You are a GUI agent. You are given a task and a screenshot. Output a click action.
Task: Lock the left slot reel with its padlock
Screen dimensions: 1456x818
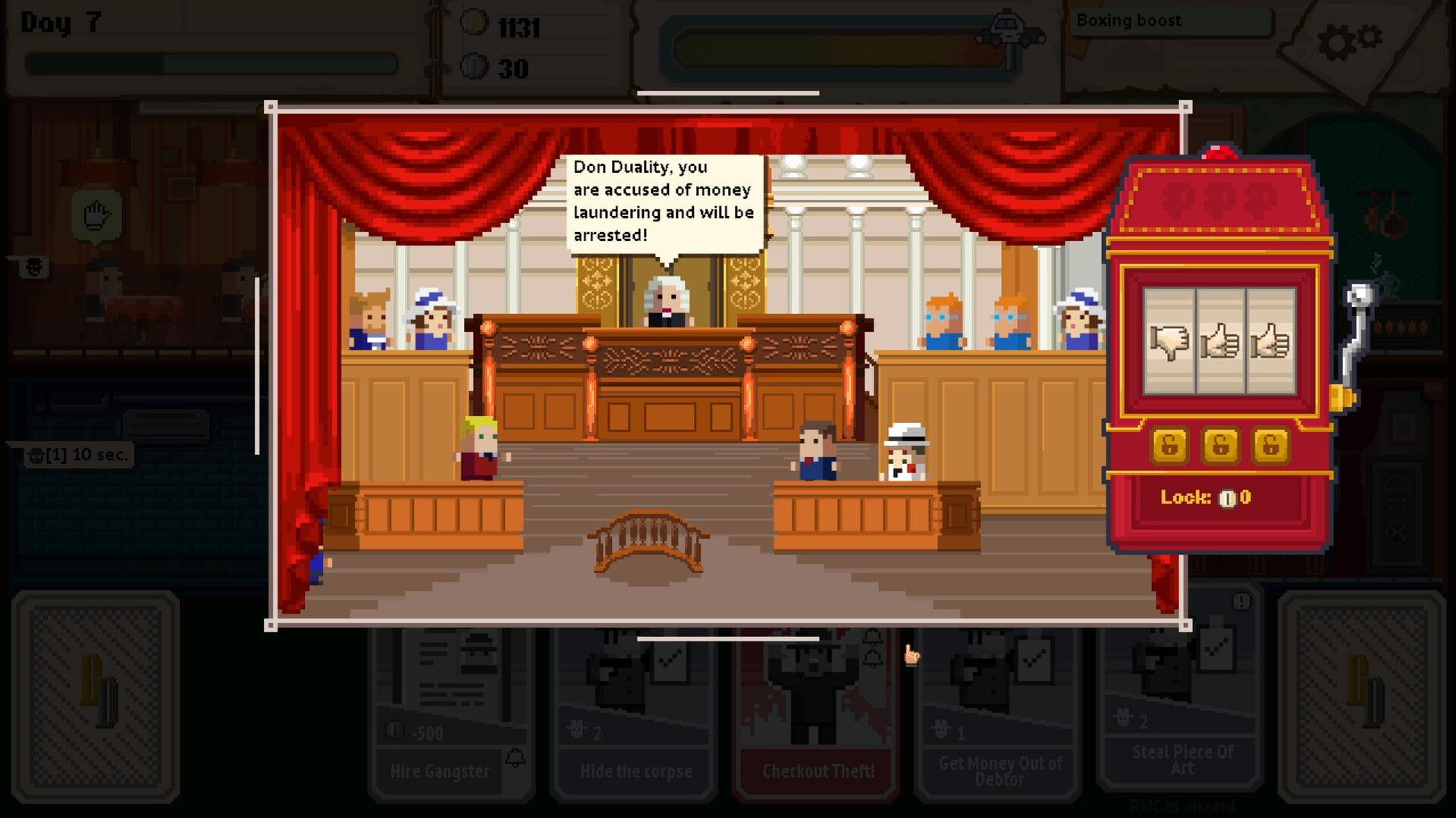click(x=1169, y=445)
